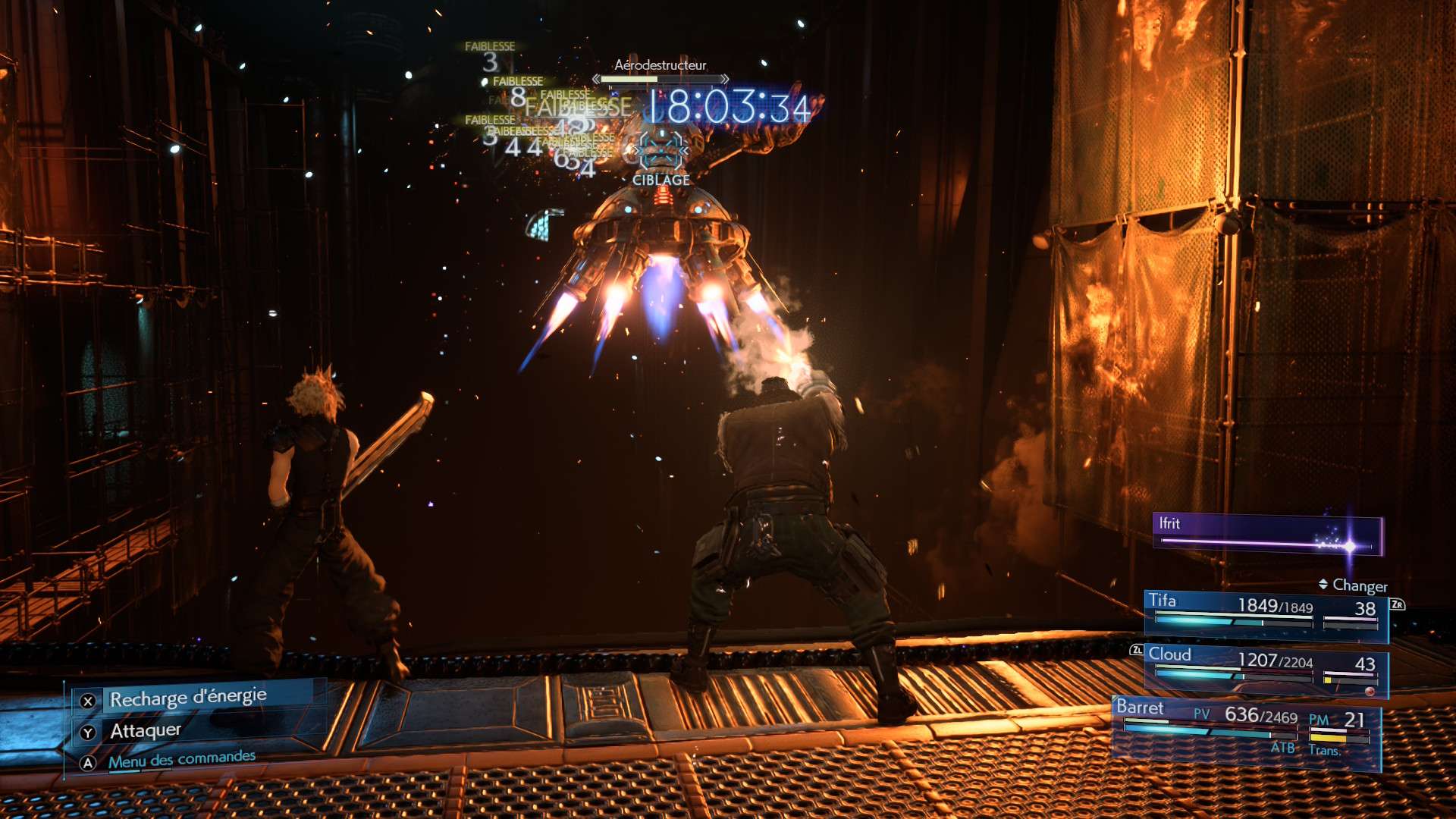Screen dimensions: 1456x819
Task: Select the Attaquer command
Action: (x=146, y=731)
